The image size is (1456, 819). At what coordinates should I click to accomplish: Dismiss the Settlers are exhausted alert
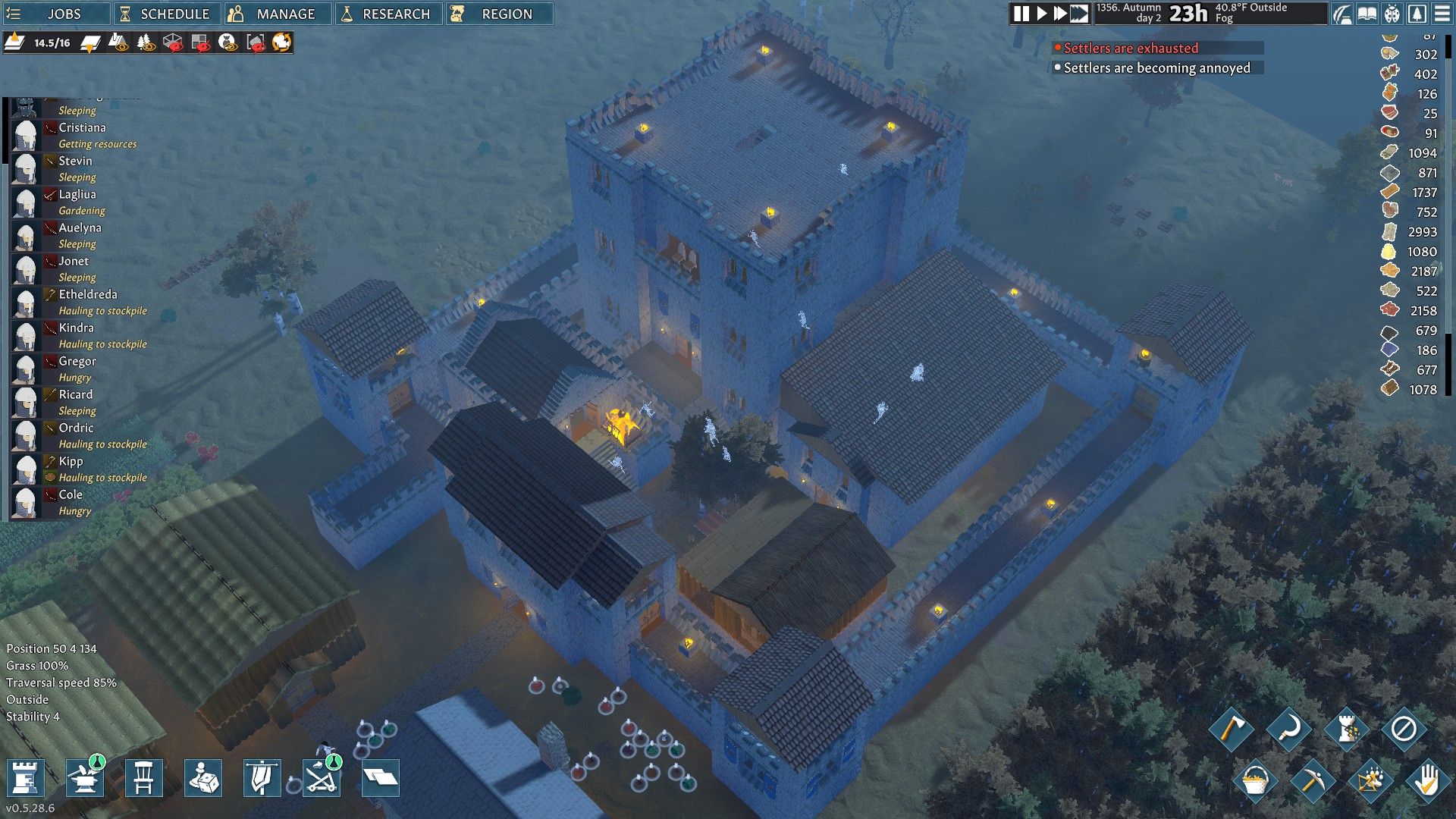[1125, 48]
